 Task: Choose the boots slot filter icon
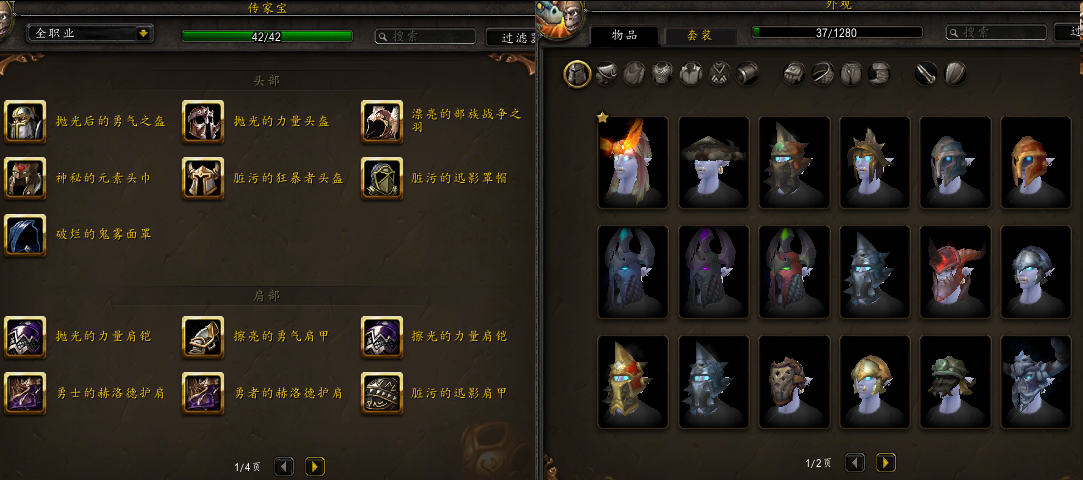coord(879,73)
